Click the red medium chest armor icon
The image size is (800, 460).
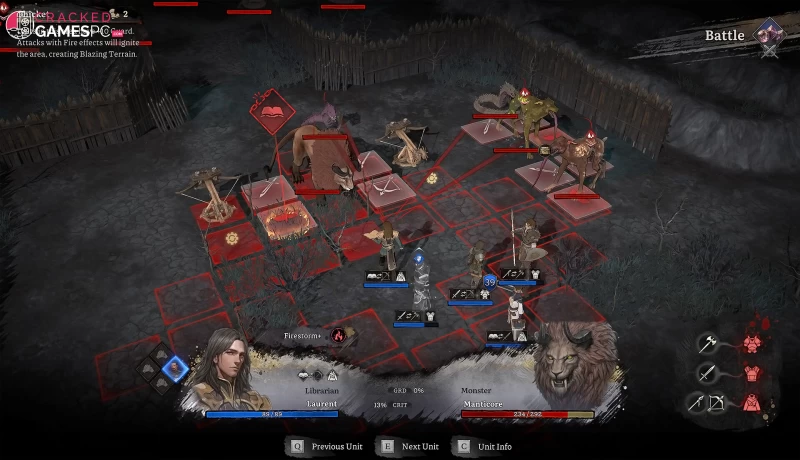tap(751, 374)
